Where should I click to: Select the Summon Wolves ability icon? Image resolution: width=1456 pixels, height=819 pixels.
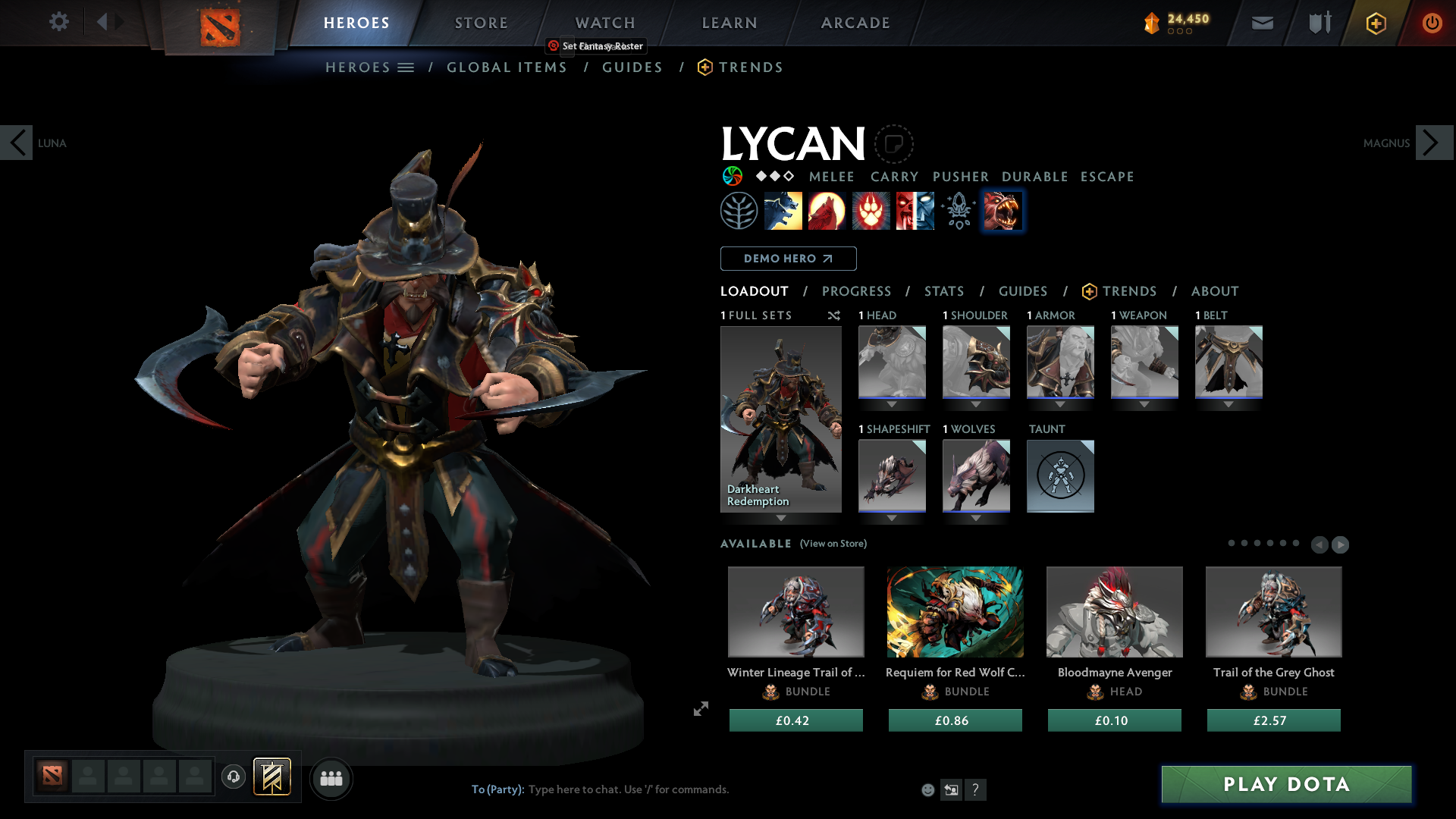click(x=783, y=210)
